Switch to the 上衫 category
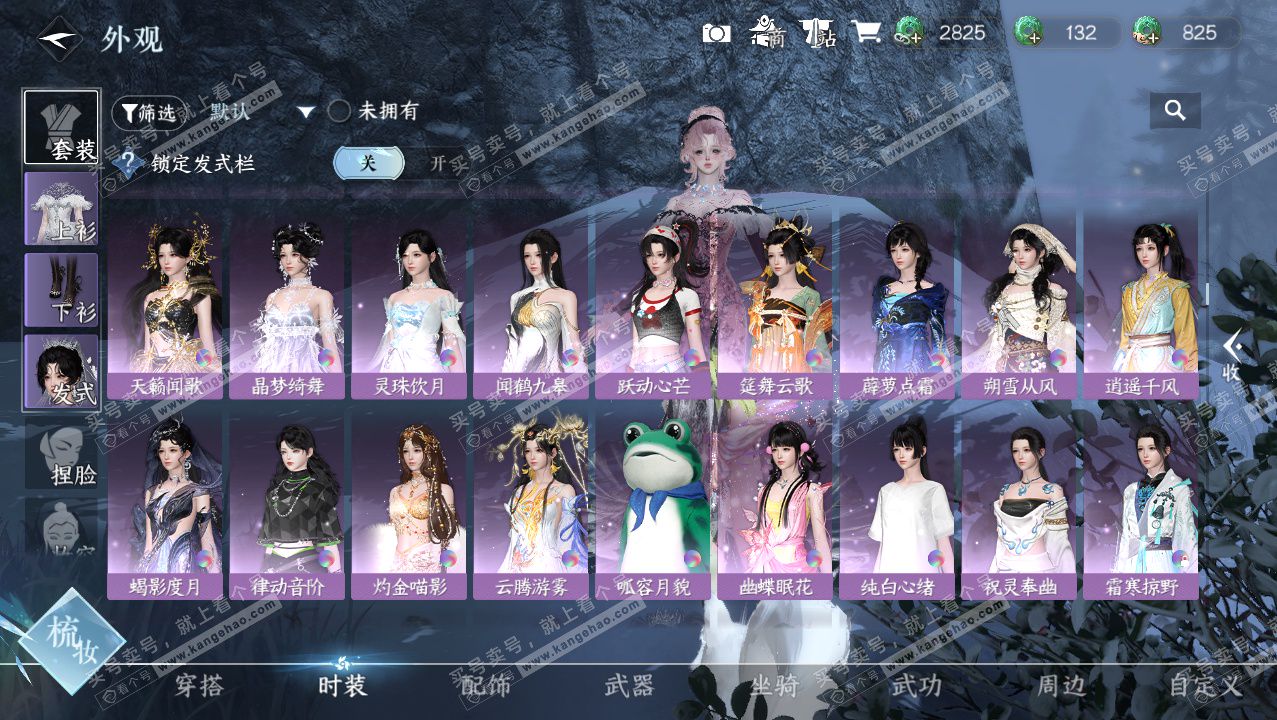 (61, 209)
